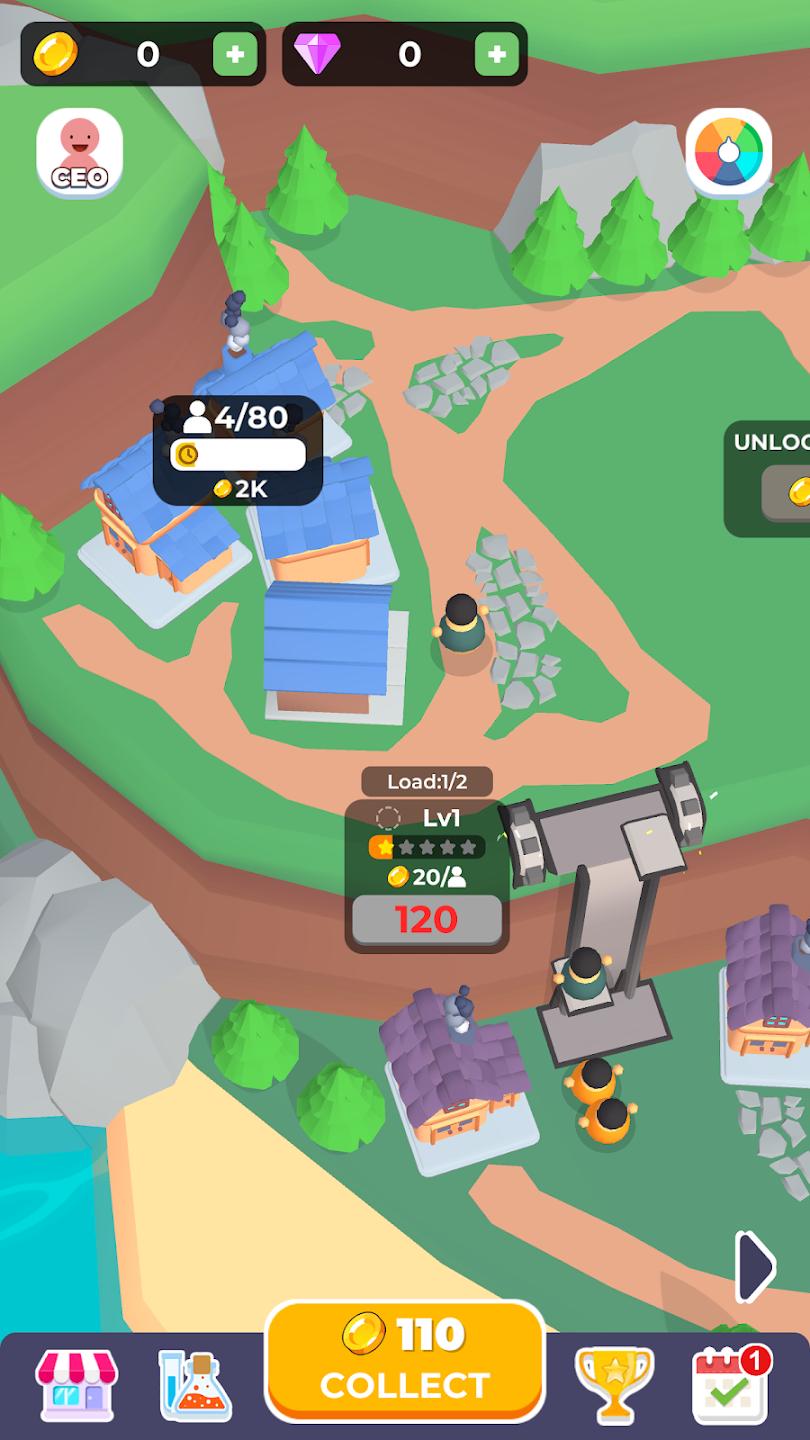The image size is (810, 1440).
Task: Open the daily calendar tasks
Action: pyautogui.click(x=730, y=1385)
